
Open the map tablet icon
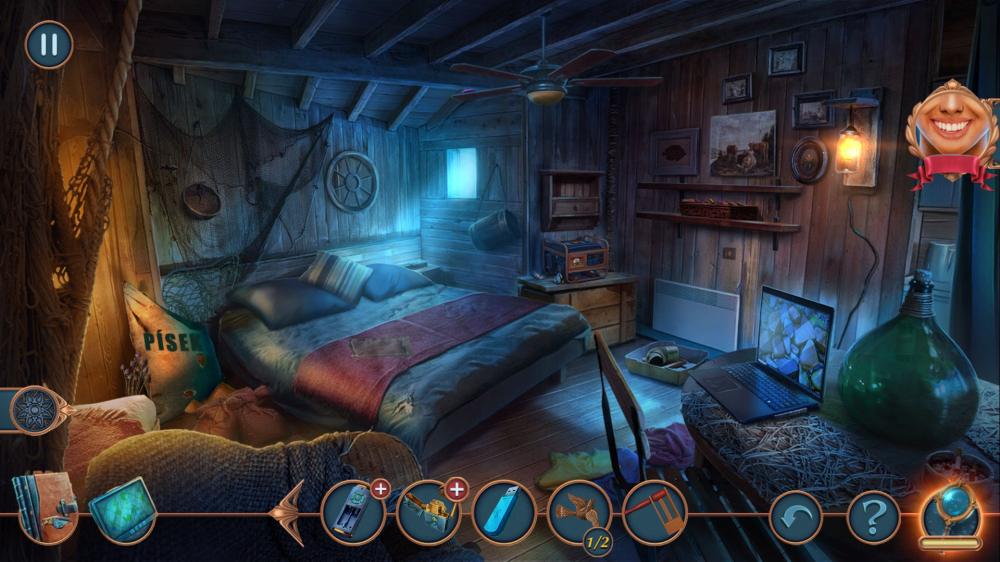(x=122, y=510)
